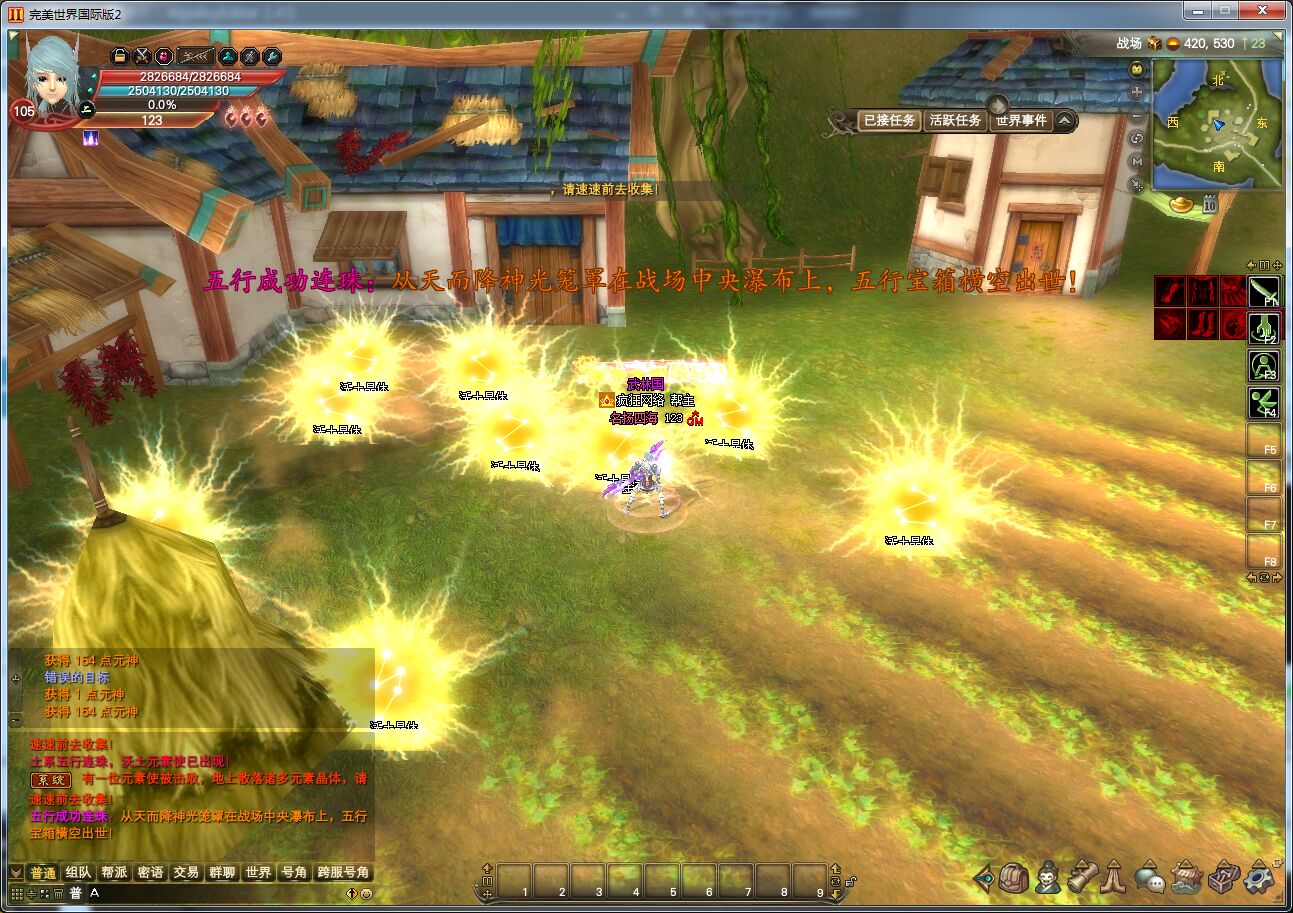Open the toolbox crafting menu icon
1293x913 pixels.
click(1223, 878)
